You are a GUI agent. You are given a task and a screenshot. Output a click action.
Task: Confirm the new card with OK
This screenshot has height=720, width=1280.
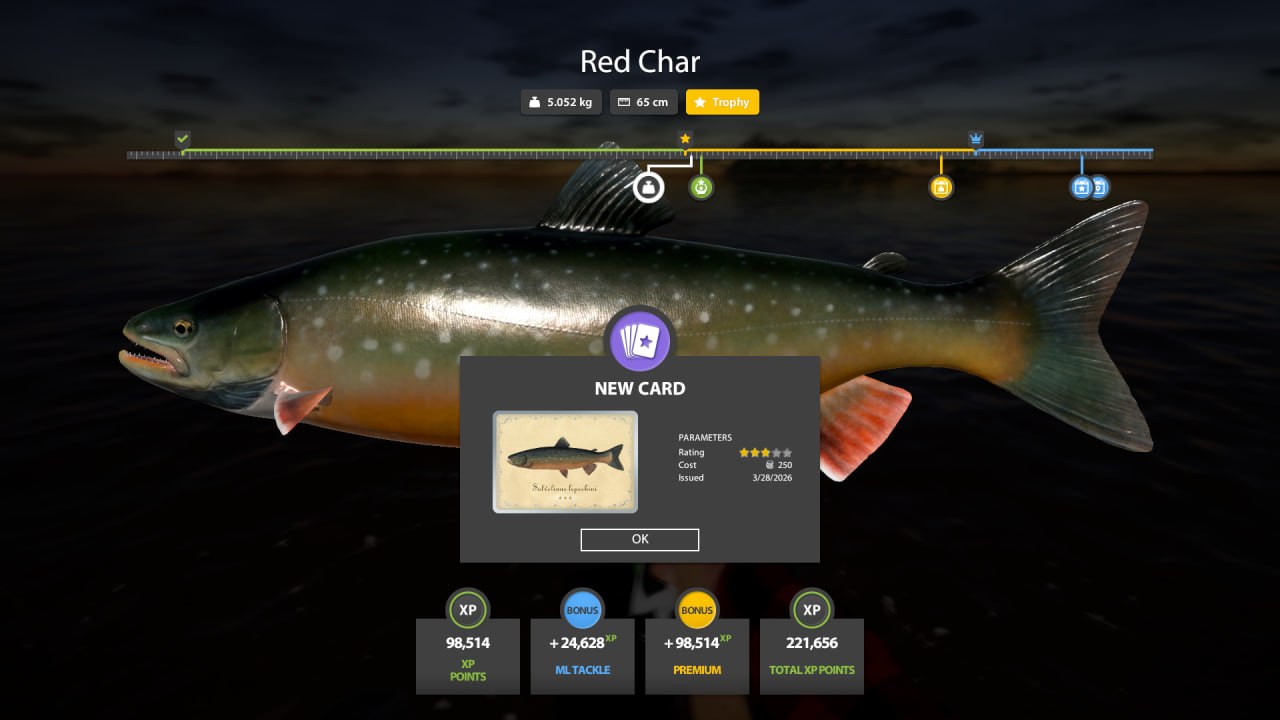(640, 539)
